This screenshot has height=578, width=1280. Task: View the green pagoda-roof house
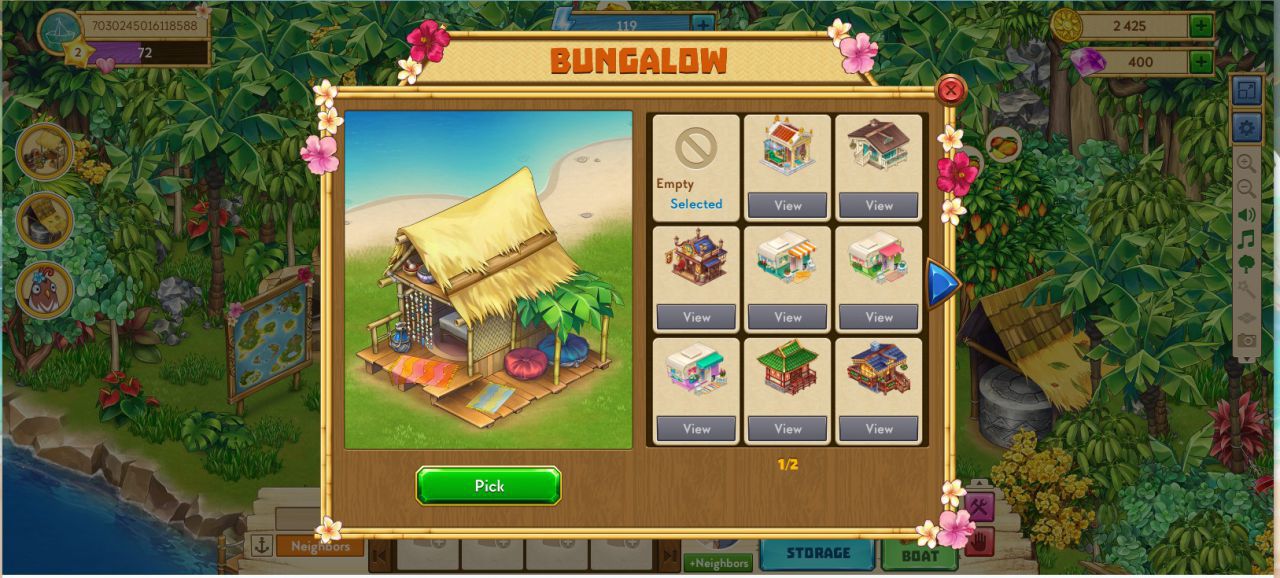pos(787,429)
